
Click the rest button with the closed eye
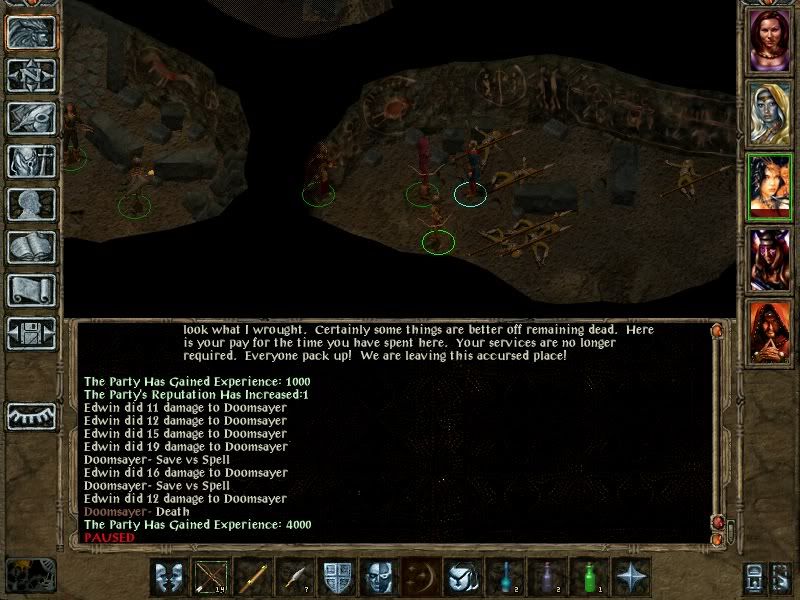click(30, 416)
